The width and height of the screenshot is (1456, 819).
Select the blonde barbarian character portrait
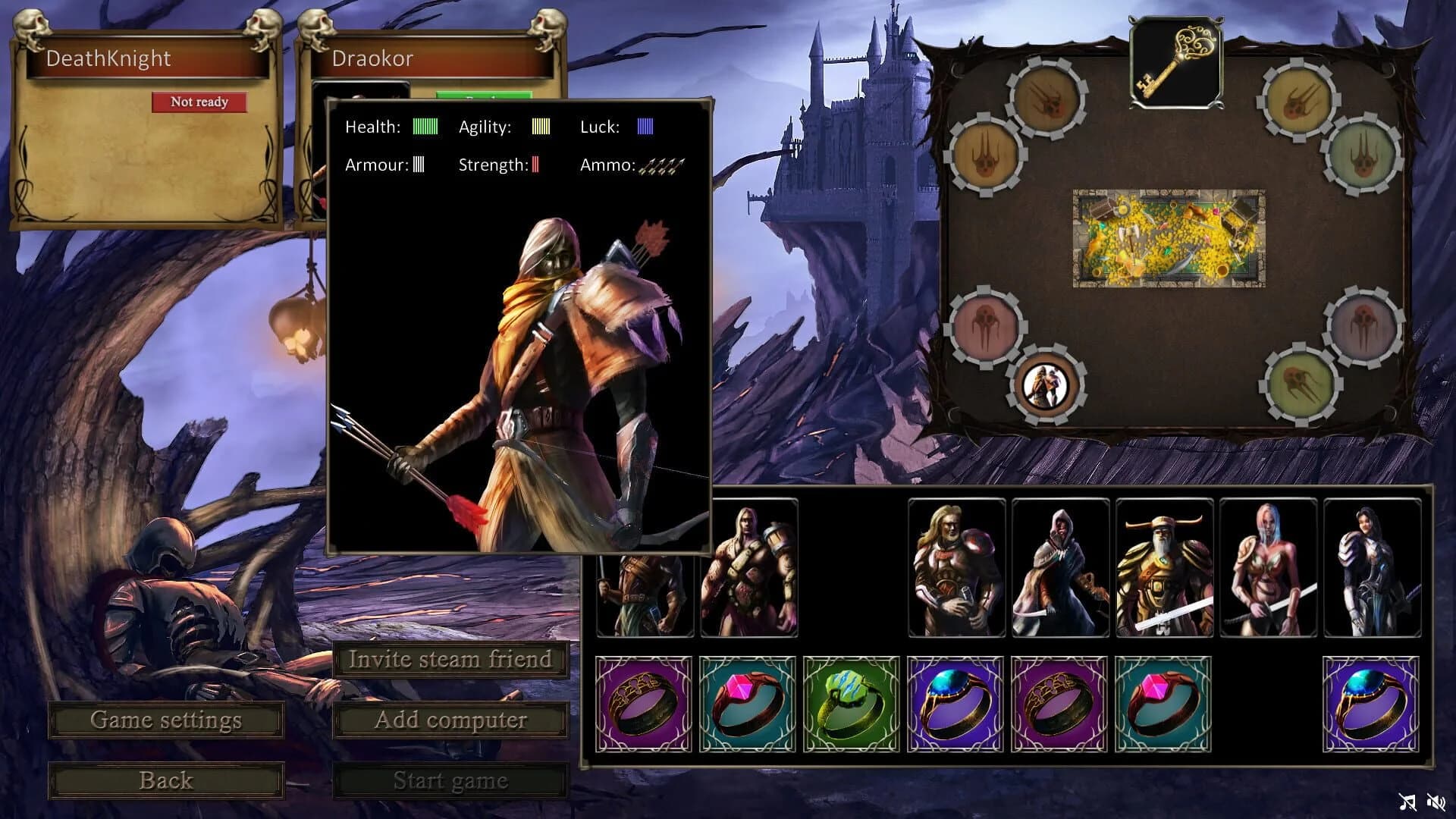(x=748, y=569)
